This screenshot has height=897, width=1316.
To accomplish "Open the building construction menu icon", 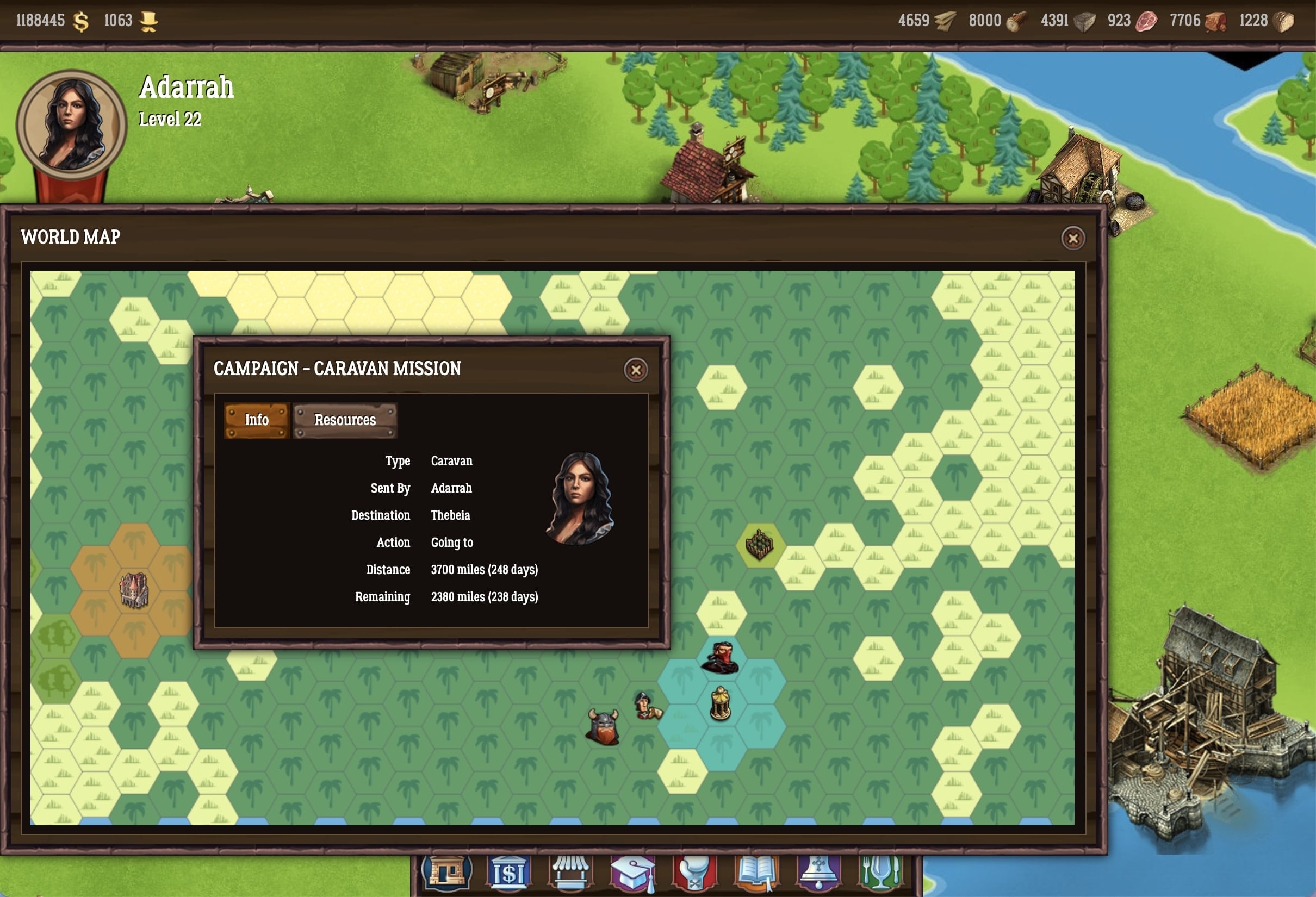I will click(446, 873).
